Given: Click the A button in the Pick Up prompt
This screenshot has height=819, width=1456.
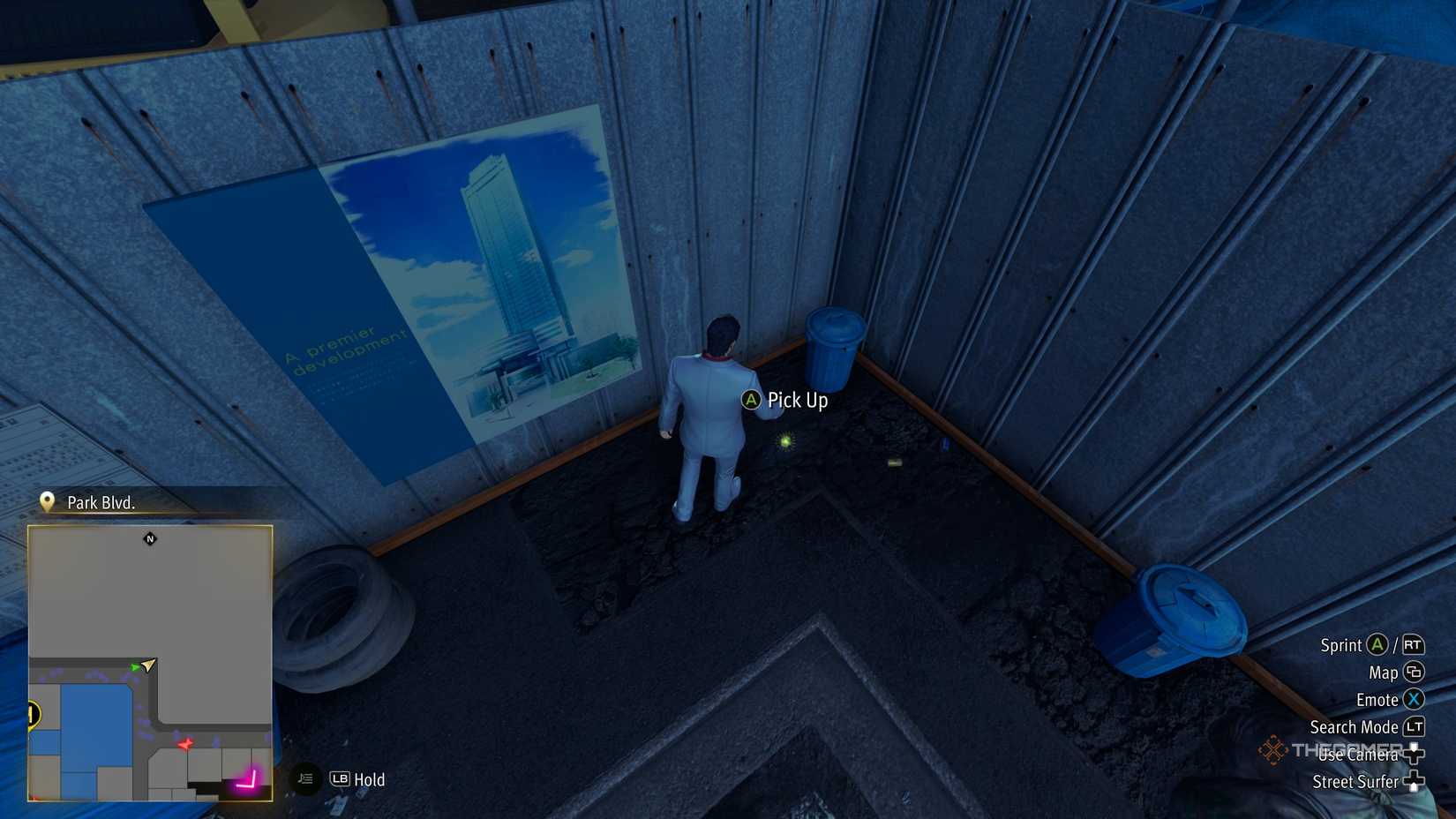Looking at the screenshot, I should (x=750, y=402).
